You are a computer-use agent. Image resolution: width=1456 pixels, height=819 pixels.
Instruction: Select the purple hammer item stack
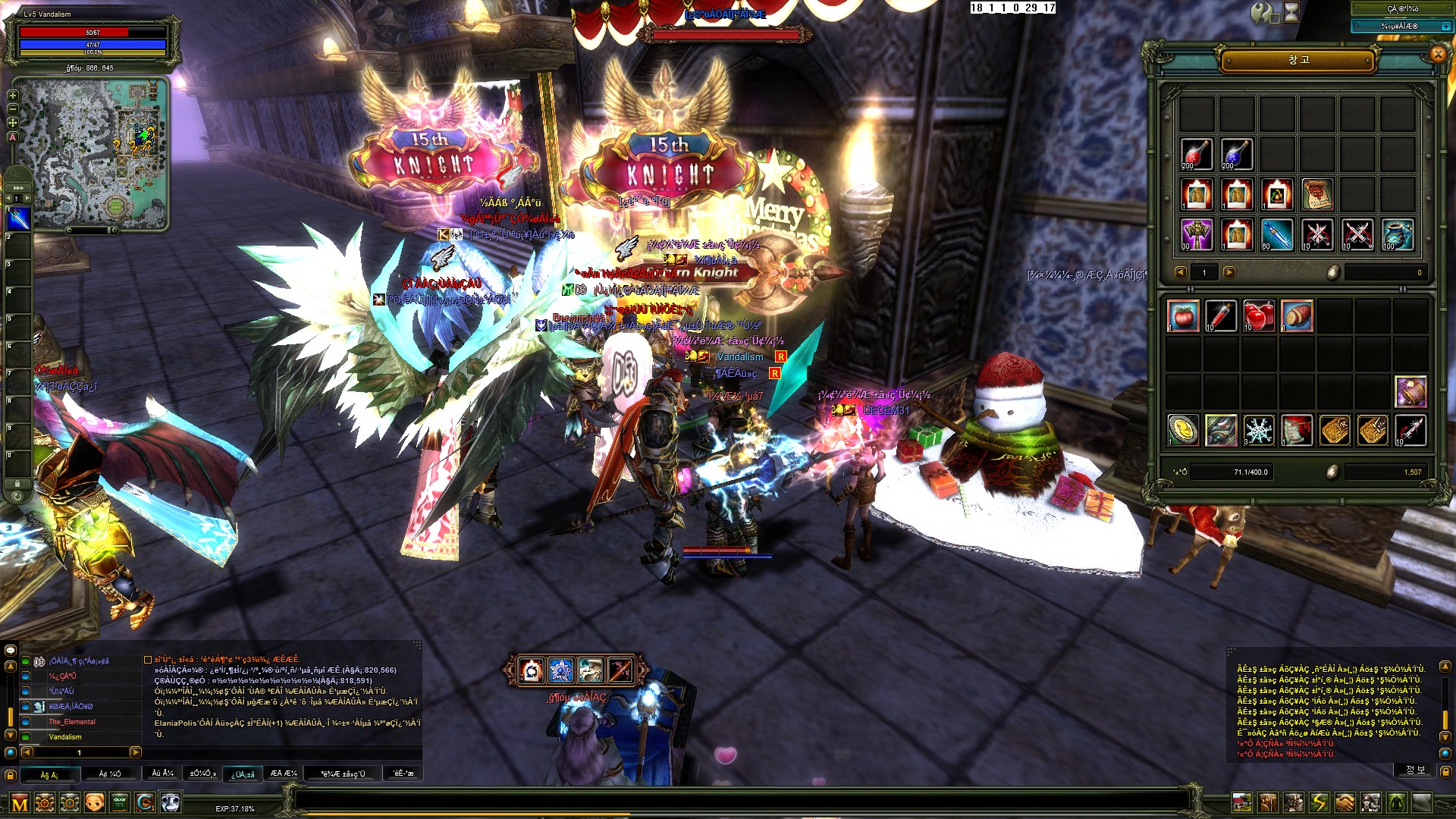click(1197, 234)
